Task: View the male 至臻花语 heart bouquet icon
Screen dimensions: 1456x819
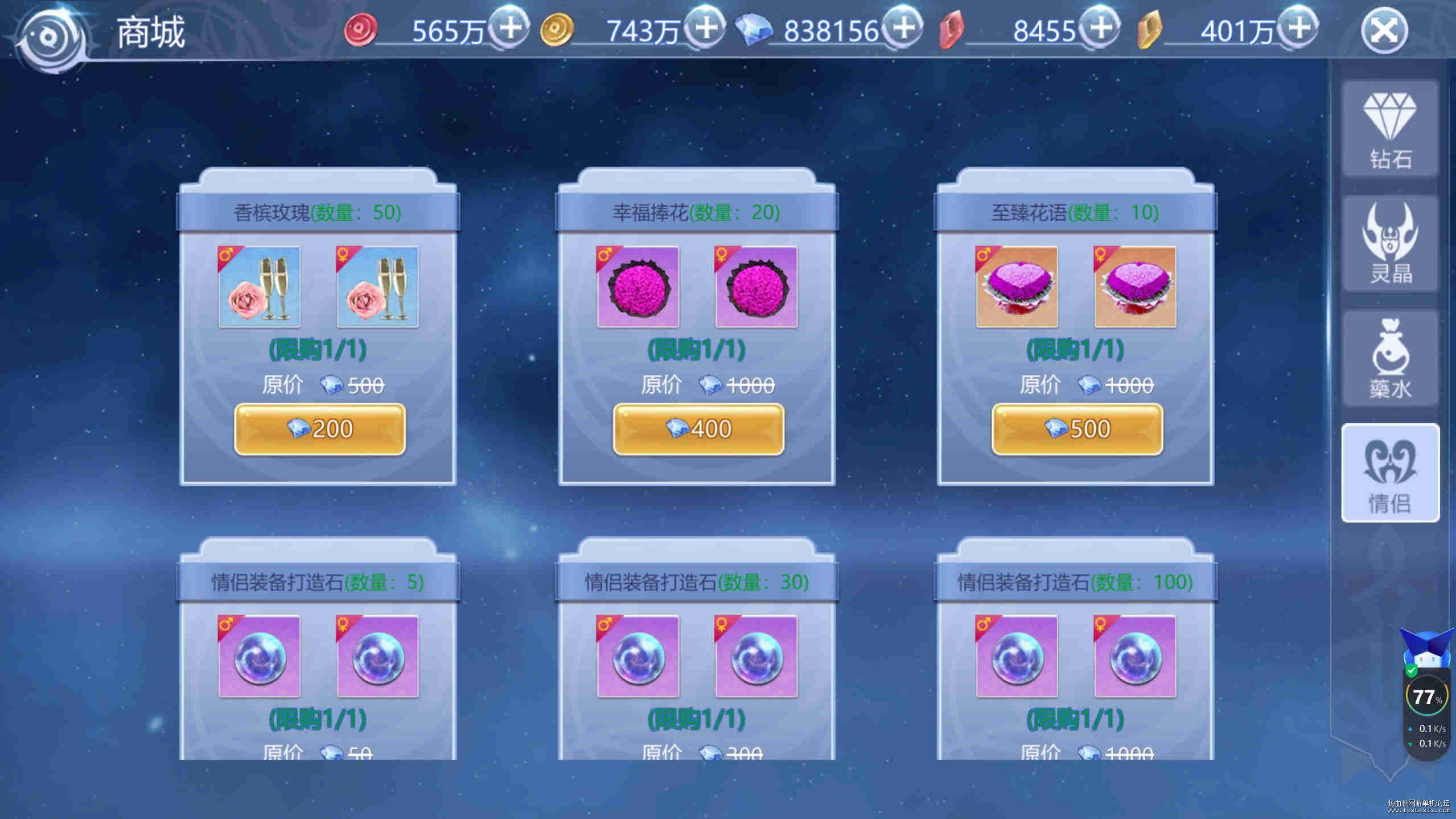Action: pyautogui.click(x=1017, y=286)
